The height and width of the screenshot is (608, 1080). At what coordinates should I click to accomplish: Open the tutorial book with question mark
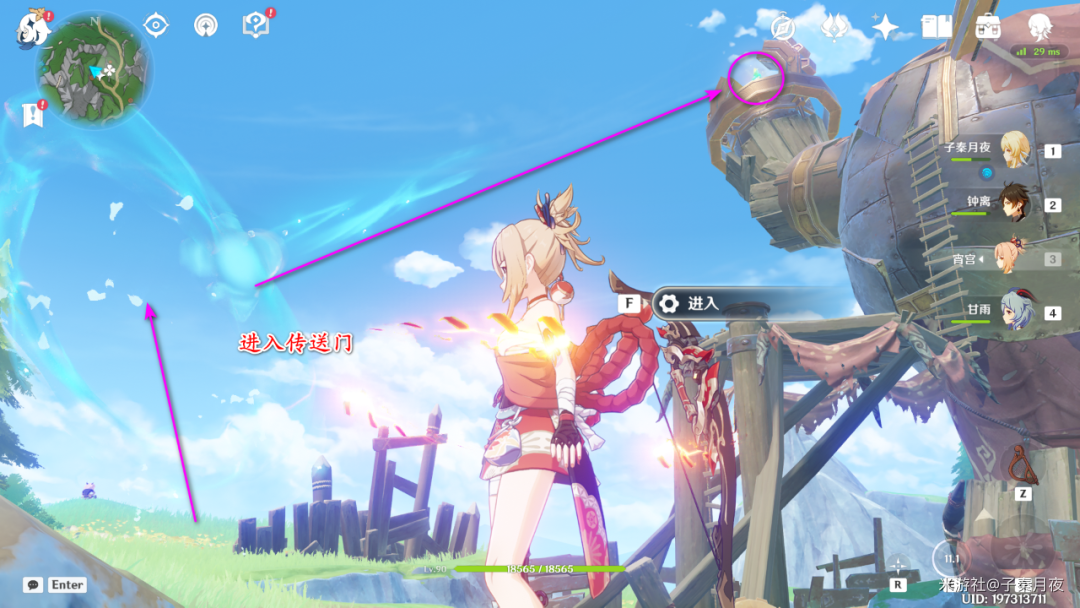click(256, 25)
